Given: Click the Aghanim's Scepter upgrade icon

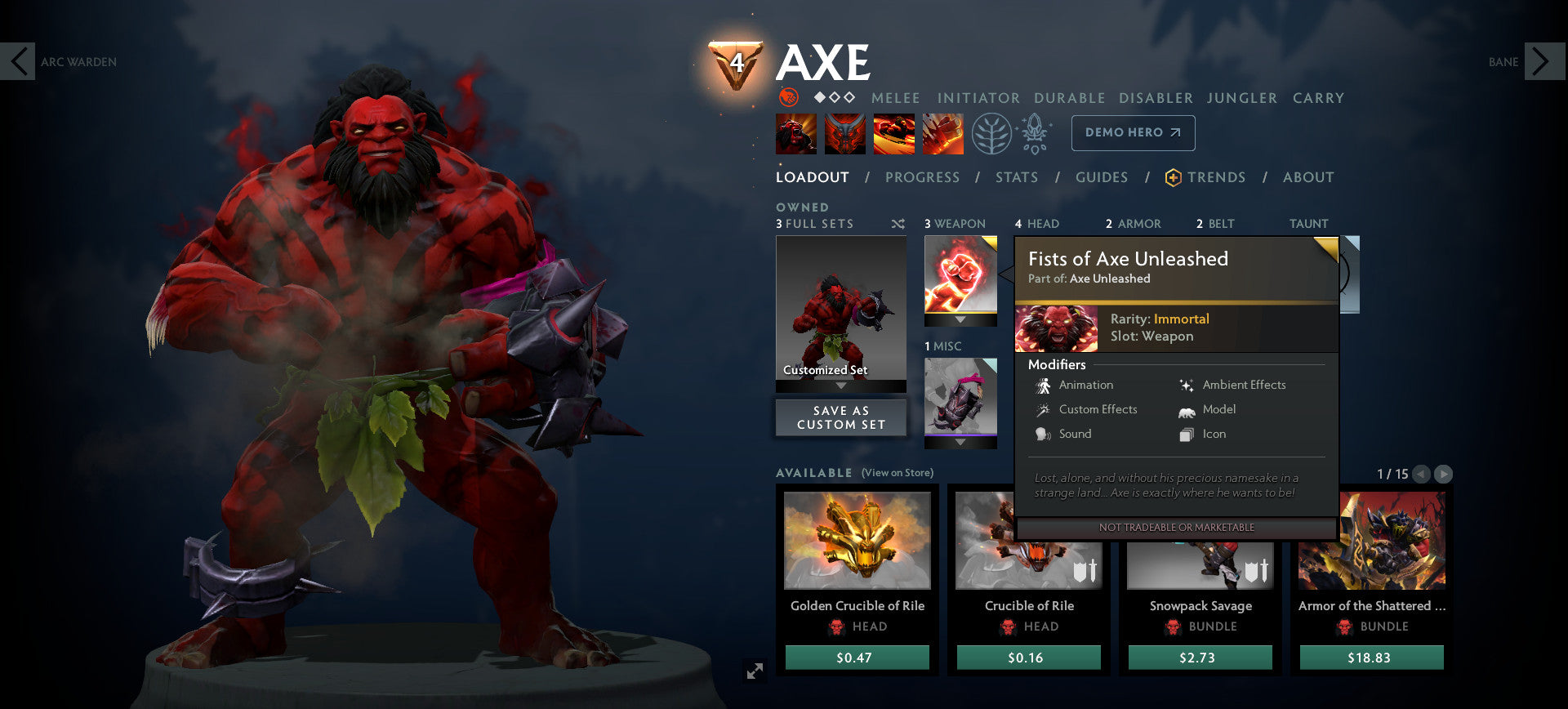Looking at the screenshot, I should pos(1034,133).
